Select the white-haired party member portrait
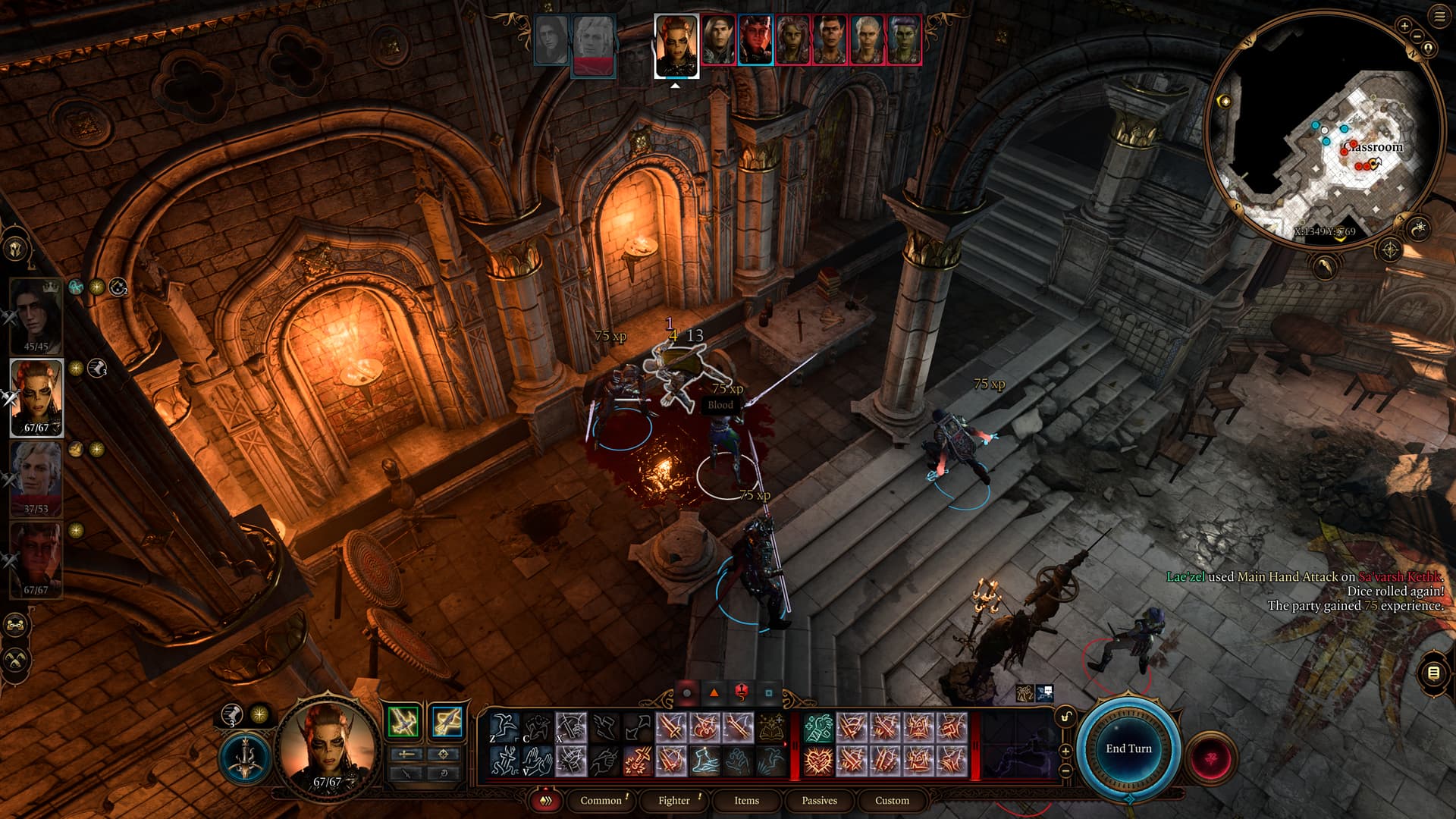The image size is (1456, 819). [36, 478]
